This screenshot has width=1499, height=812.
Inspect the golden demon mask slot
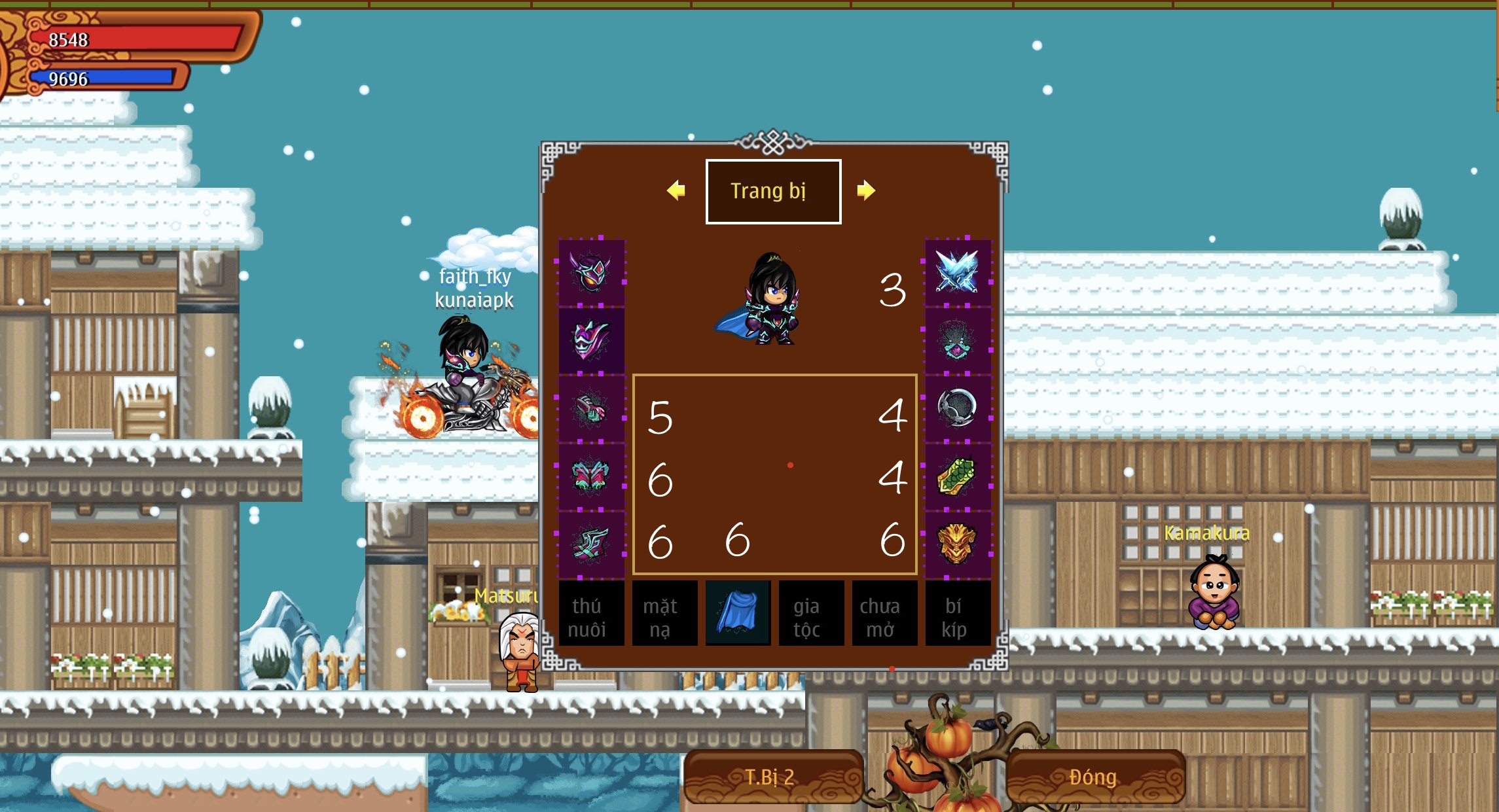click(957, 544)
